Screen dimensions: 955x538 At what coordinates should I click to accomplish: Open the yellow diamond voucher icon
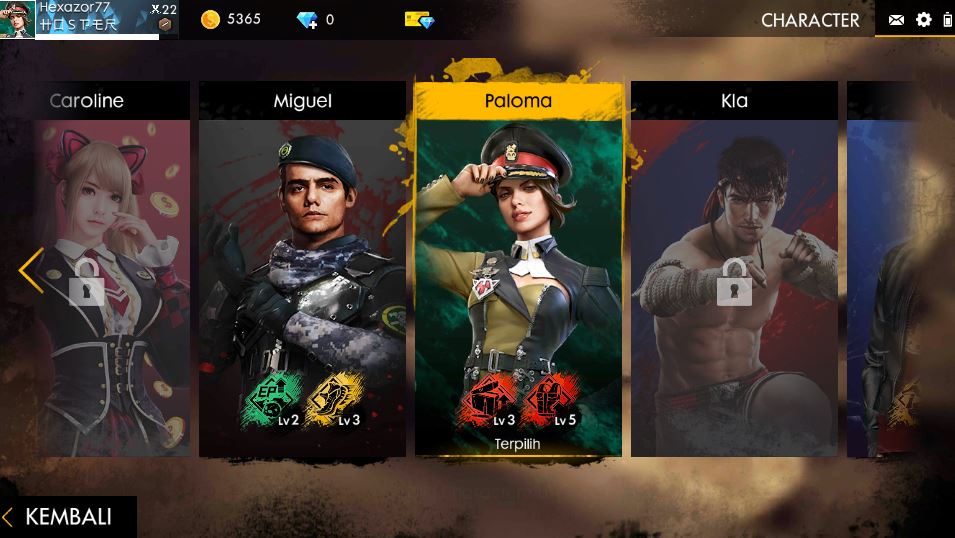420,19
